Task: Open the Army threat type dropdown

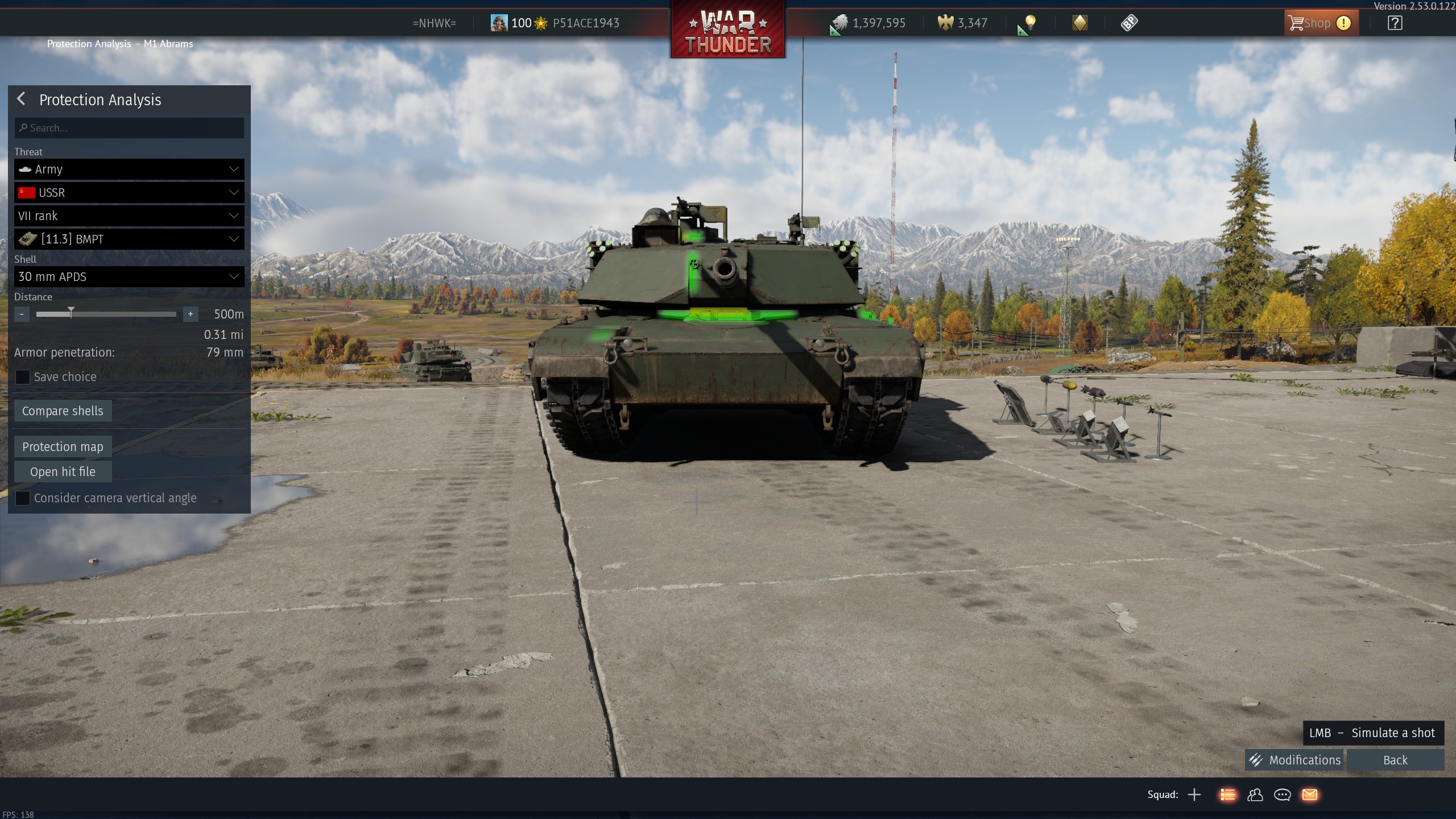Action: click(129, 169)
